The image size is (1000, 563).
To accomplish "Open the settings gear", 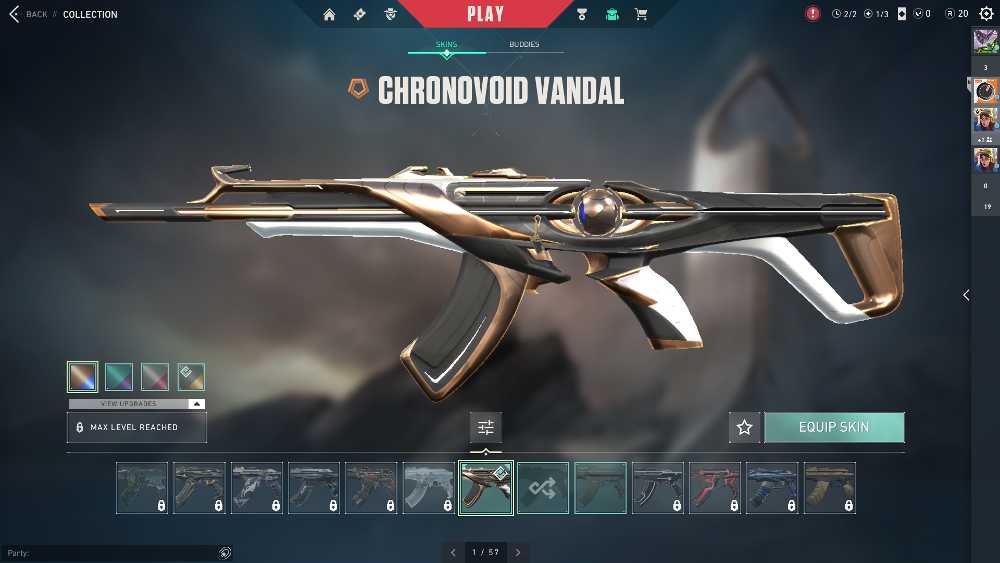I will click(986, 14).
